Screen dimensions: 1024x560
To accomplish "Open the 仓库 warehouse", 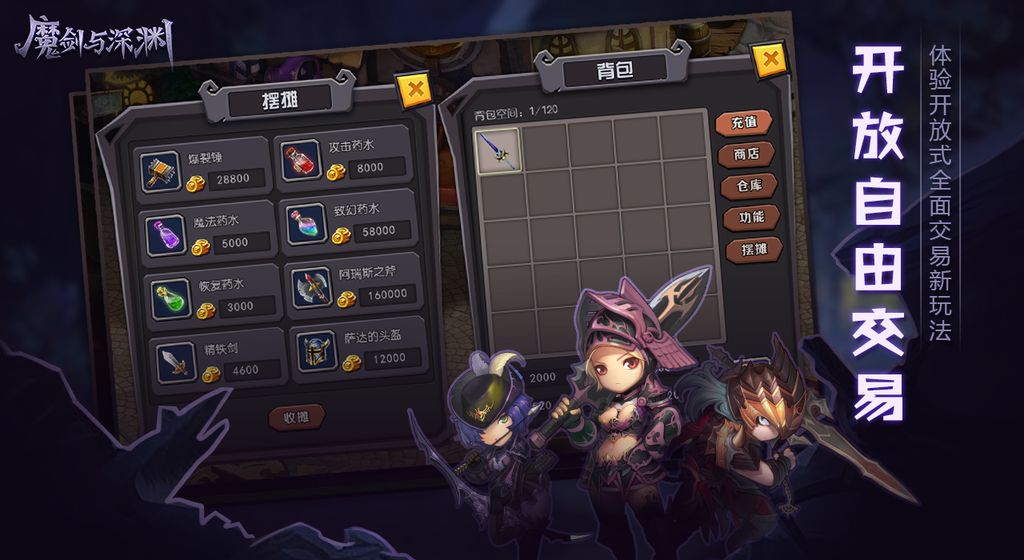I will click(750, 185).
